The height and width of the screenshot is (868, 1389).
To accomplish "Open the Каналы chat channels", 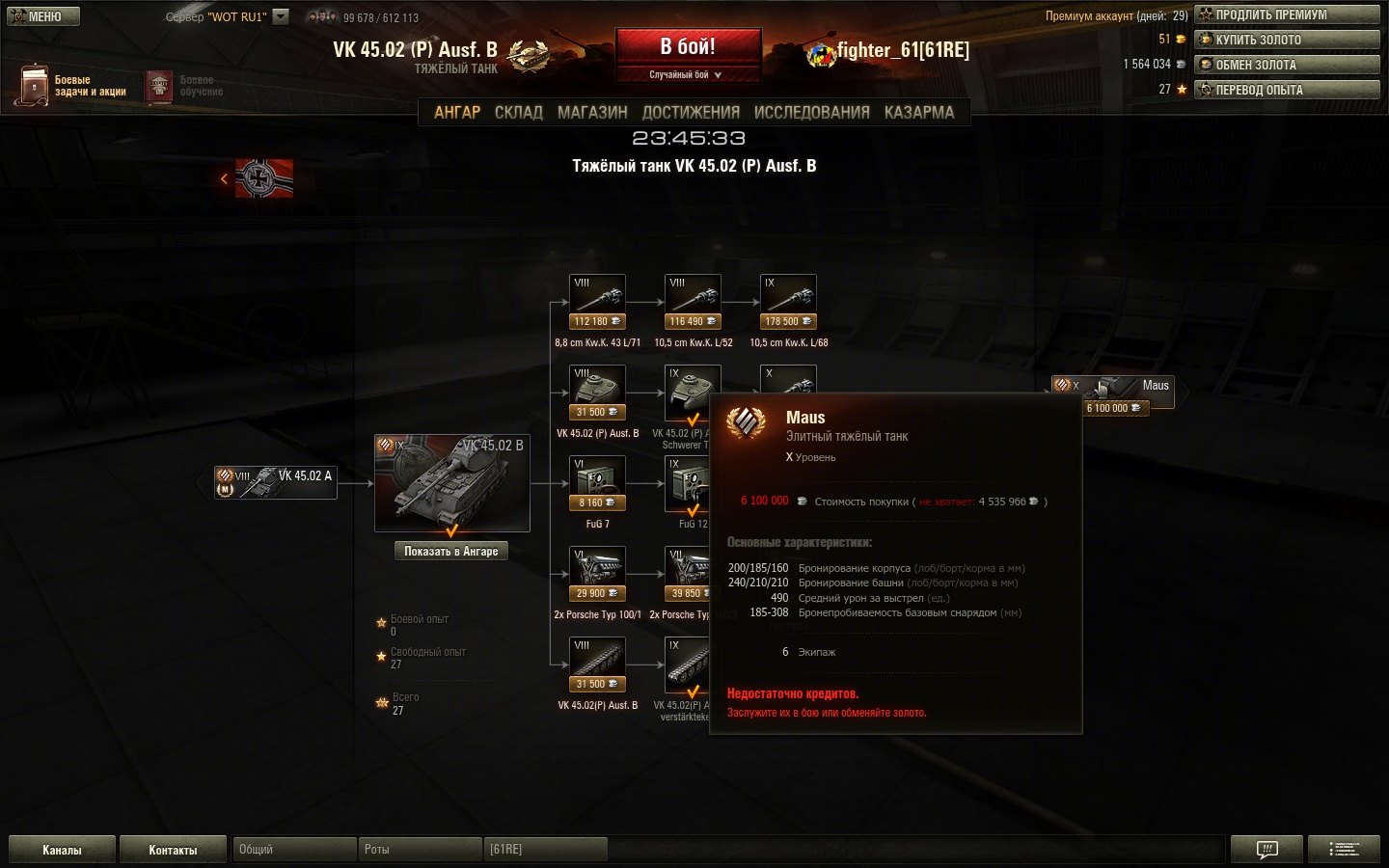I will [x=62, y=850].
